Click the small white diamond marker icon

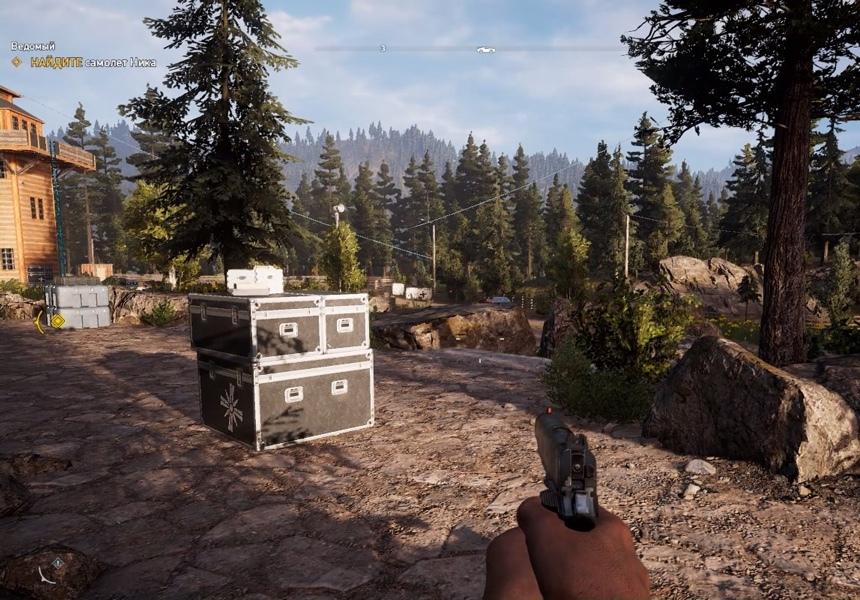[57, 563]
